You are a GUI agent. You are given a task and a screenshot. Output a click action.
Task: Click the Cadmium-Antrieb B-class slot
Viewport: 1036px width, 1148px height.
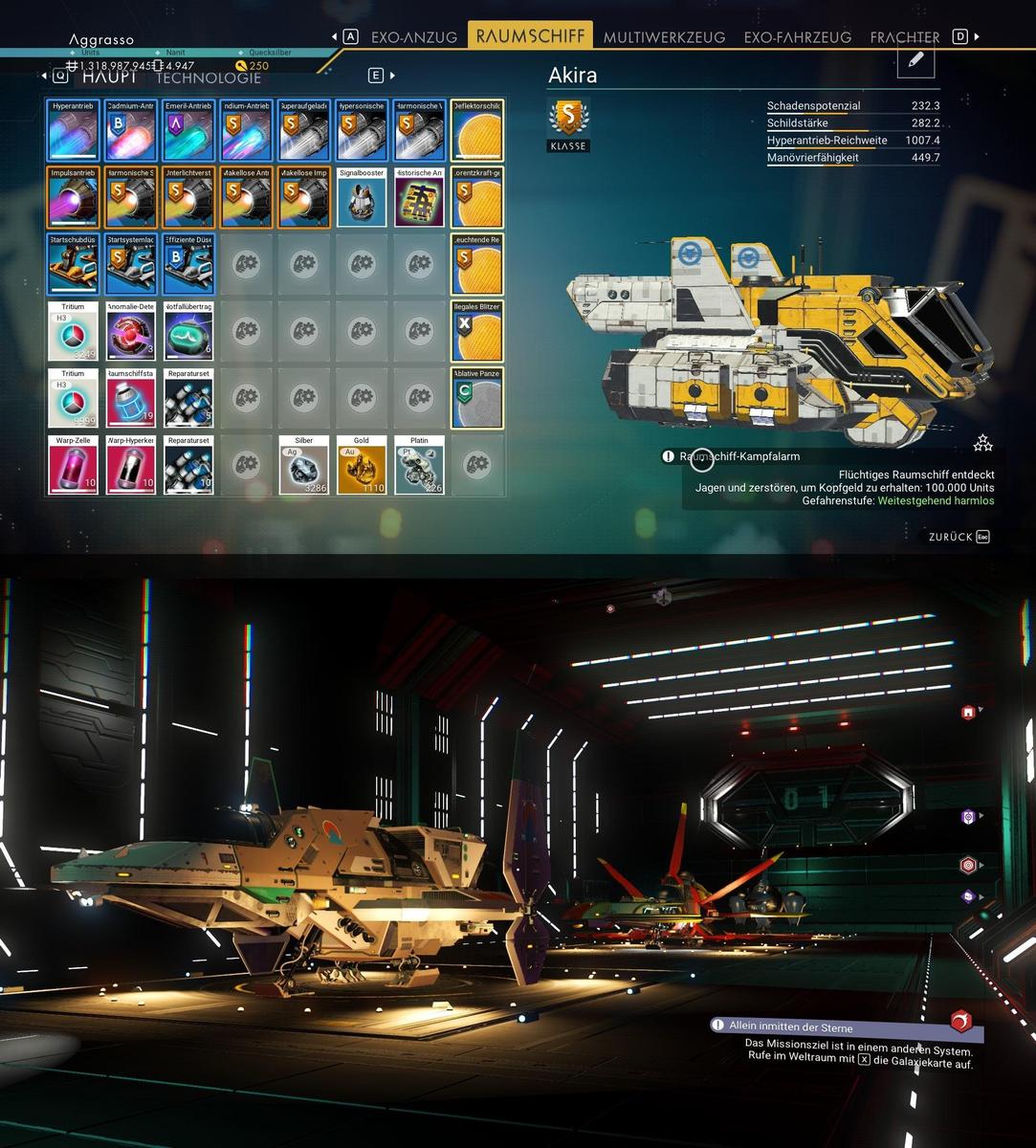131,131
